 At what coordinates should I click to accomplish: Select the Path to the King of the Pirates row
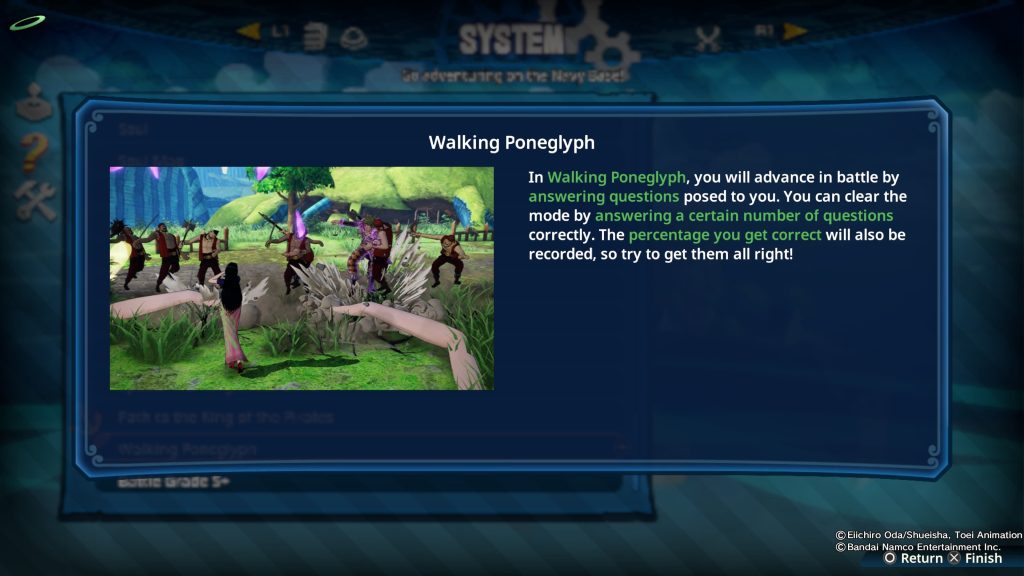click(225, 417)
